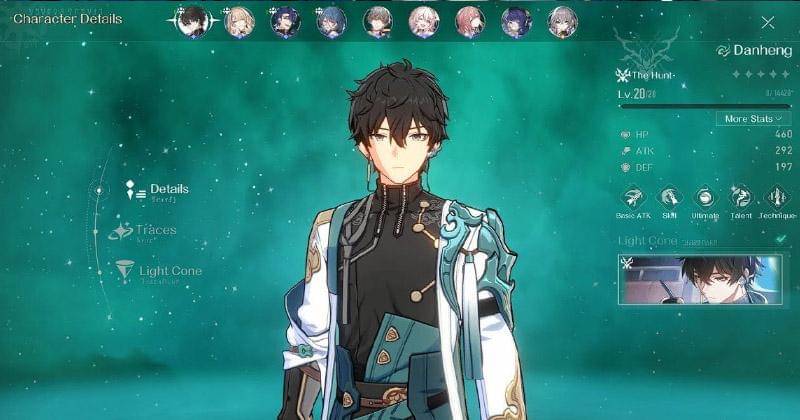Choose the pink-haired character portrait
The height and width of the screenshot is (420, 800).
[x=468, y=21]
